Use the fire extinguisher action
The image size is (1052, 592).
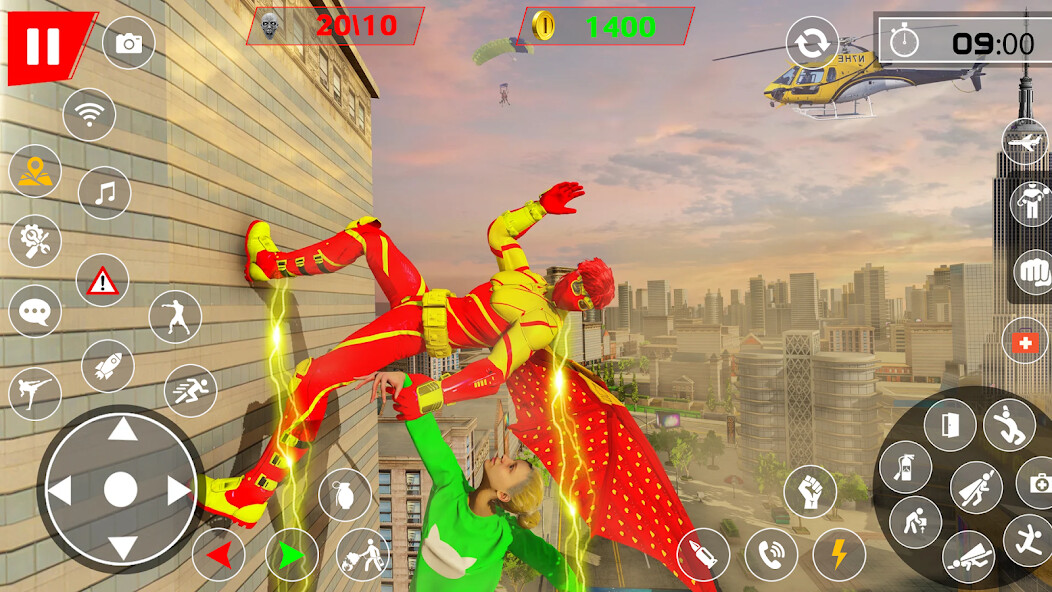tap(906, 467)
